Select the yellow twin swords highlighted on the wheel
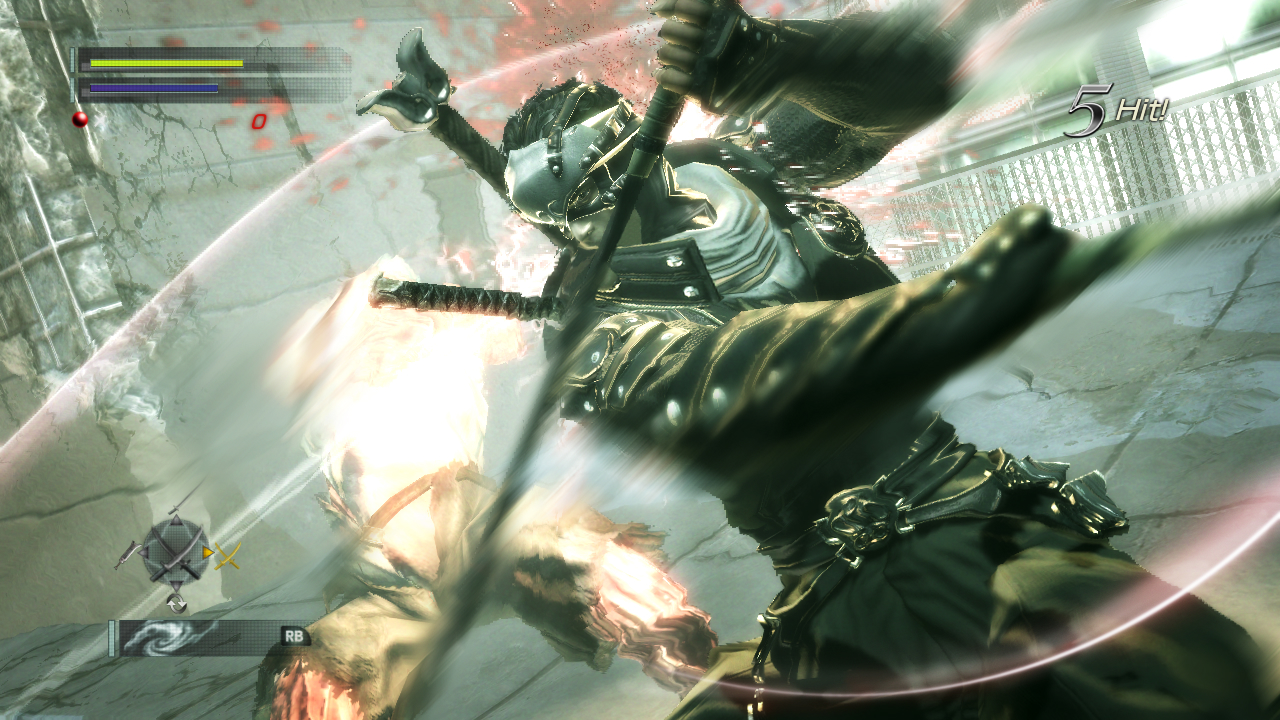Image resolution: width=1280 pixels, height=720 pixels. (226, 556)
